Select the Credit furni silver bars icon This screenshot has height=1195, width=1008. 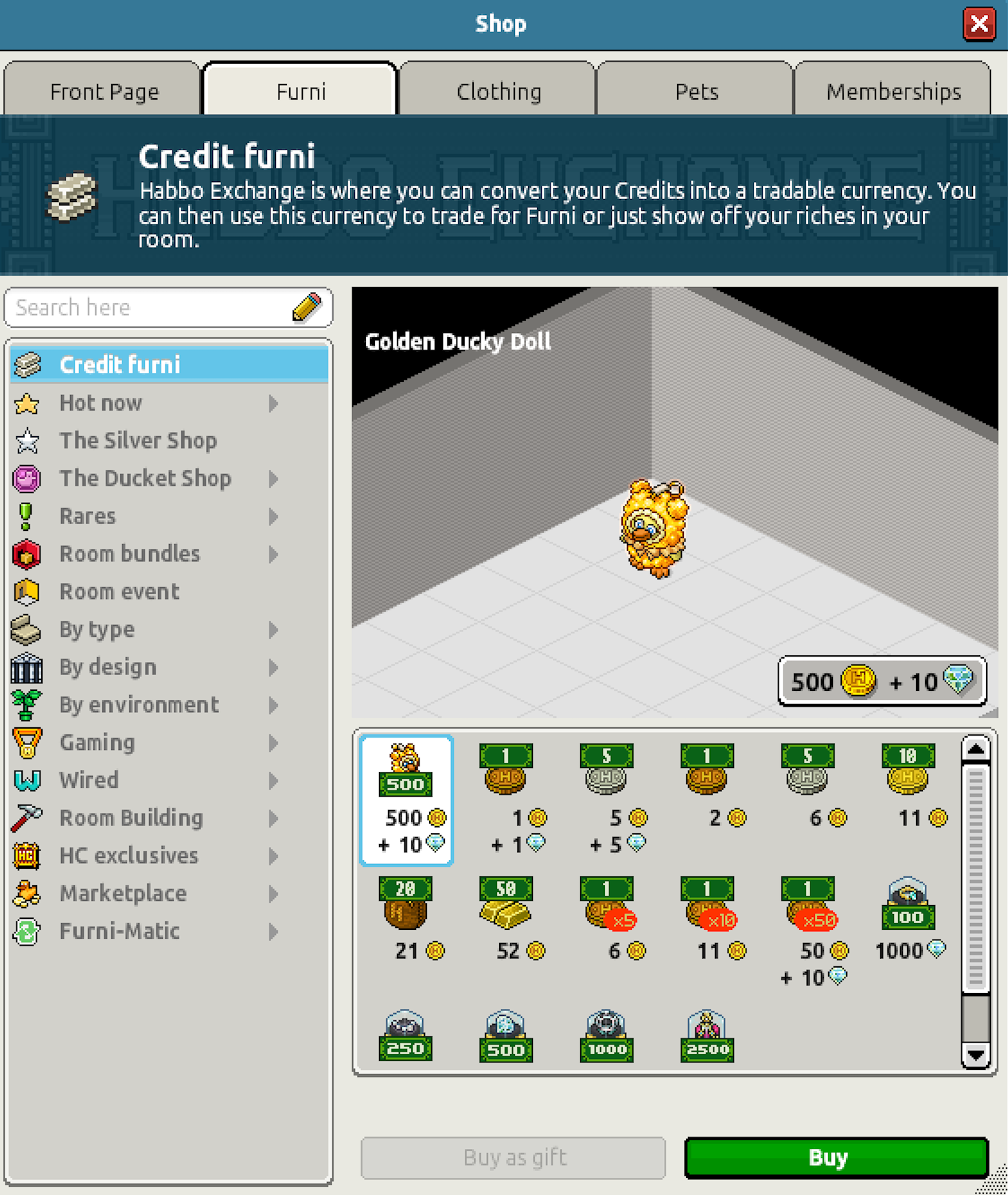pos(26,365)
